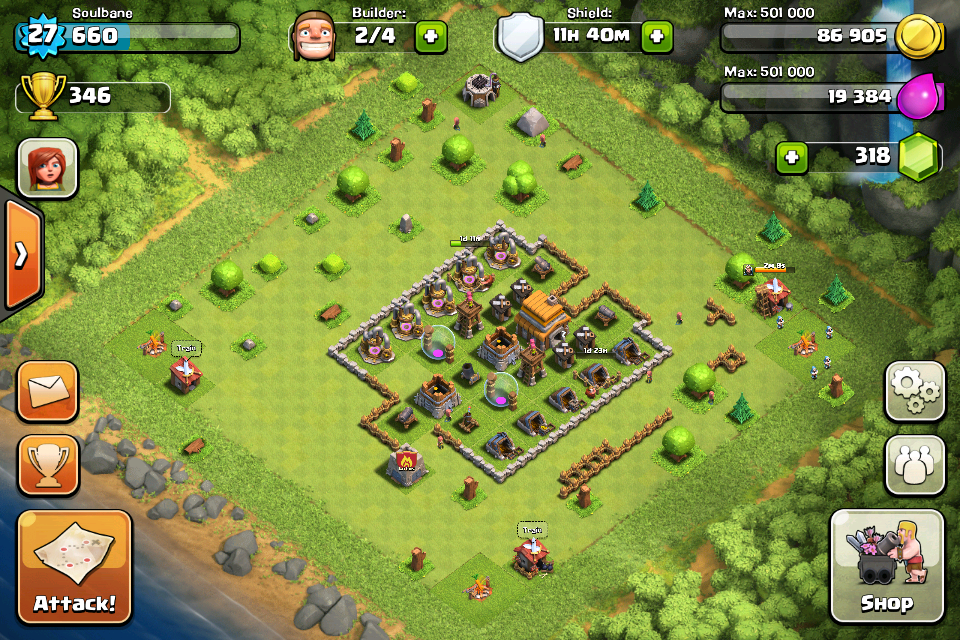
Task: Open the leaderboard trophy button
Action: click(x=48, y=465)
